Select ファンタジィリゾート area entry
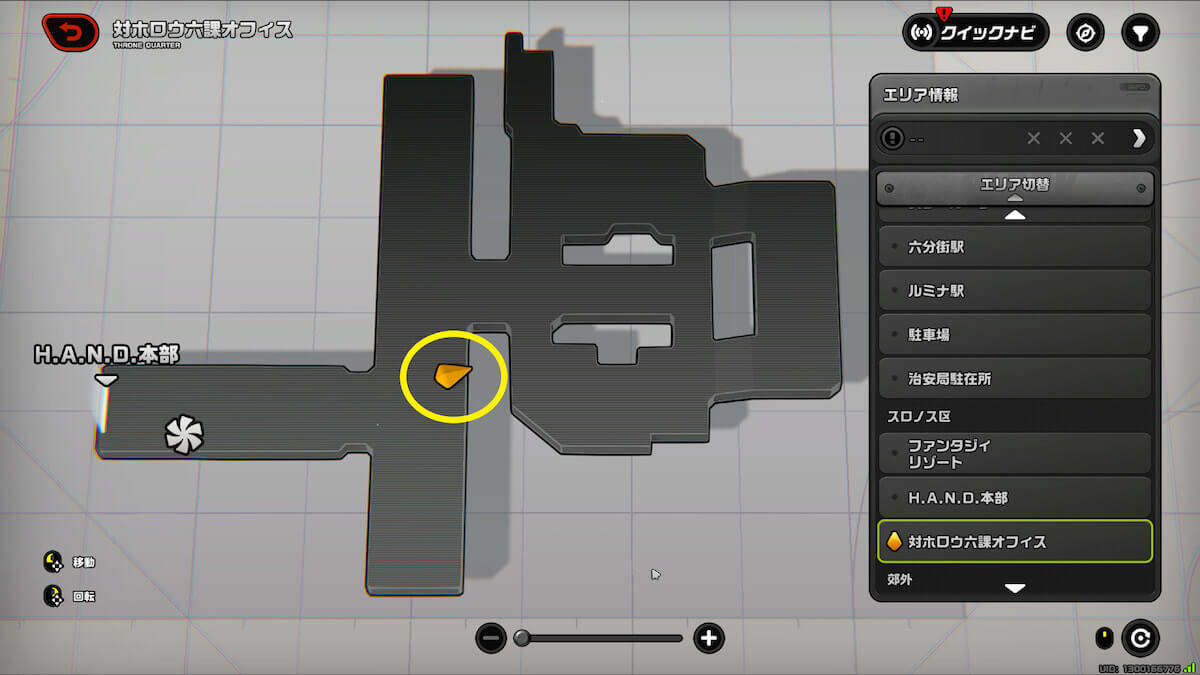 click(1014, 454)
